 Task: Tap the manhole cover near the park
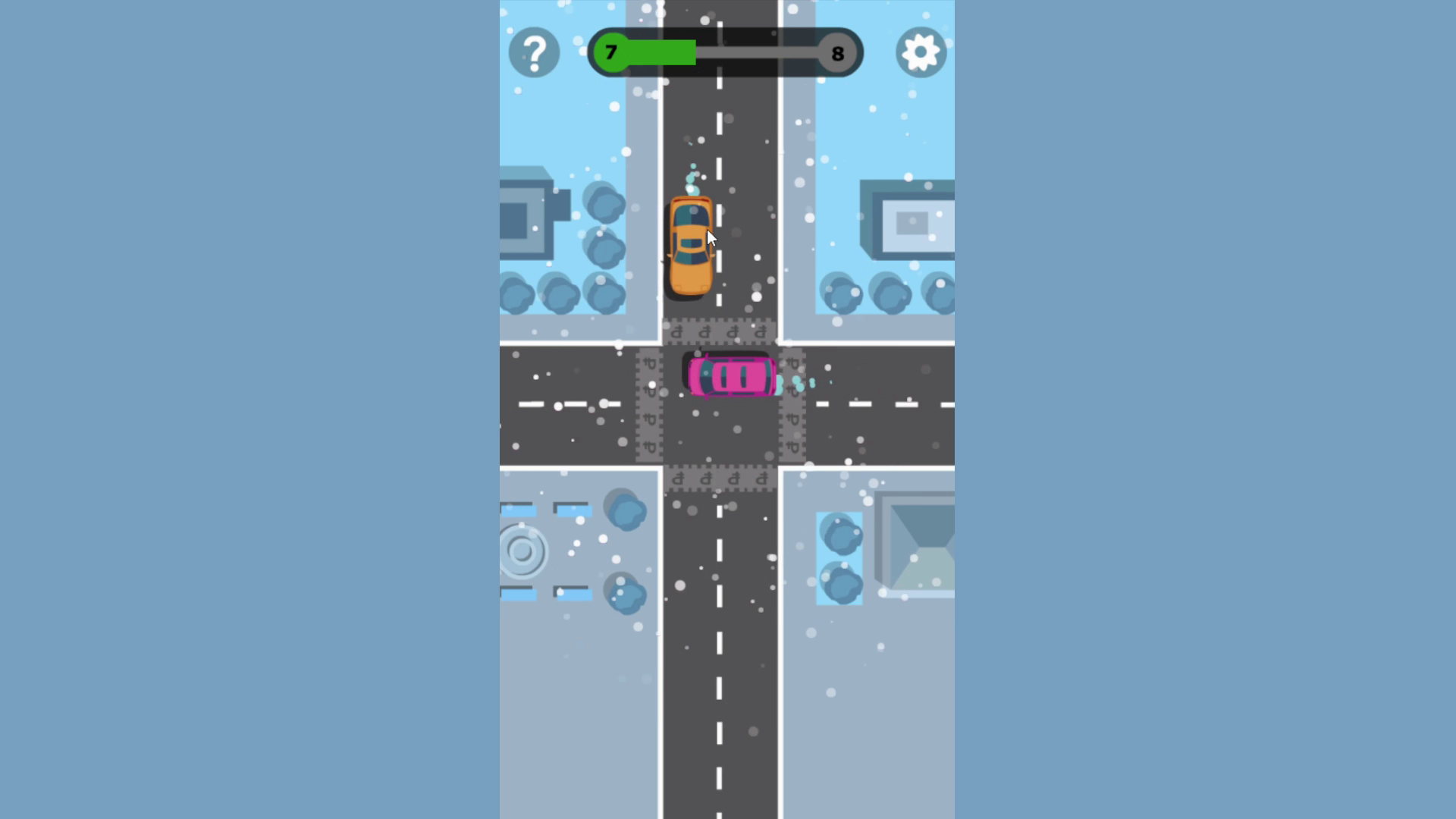click(x=523, y=551)
